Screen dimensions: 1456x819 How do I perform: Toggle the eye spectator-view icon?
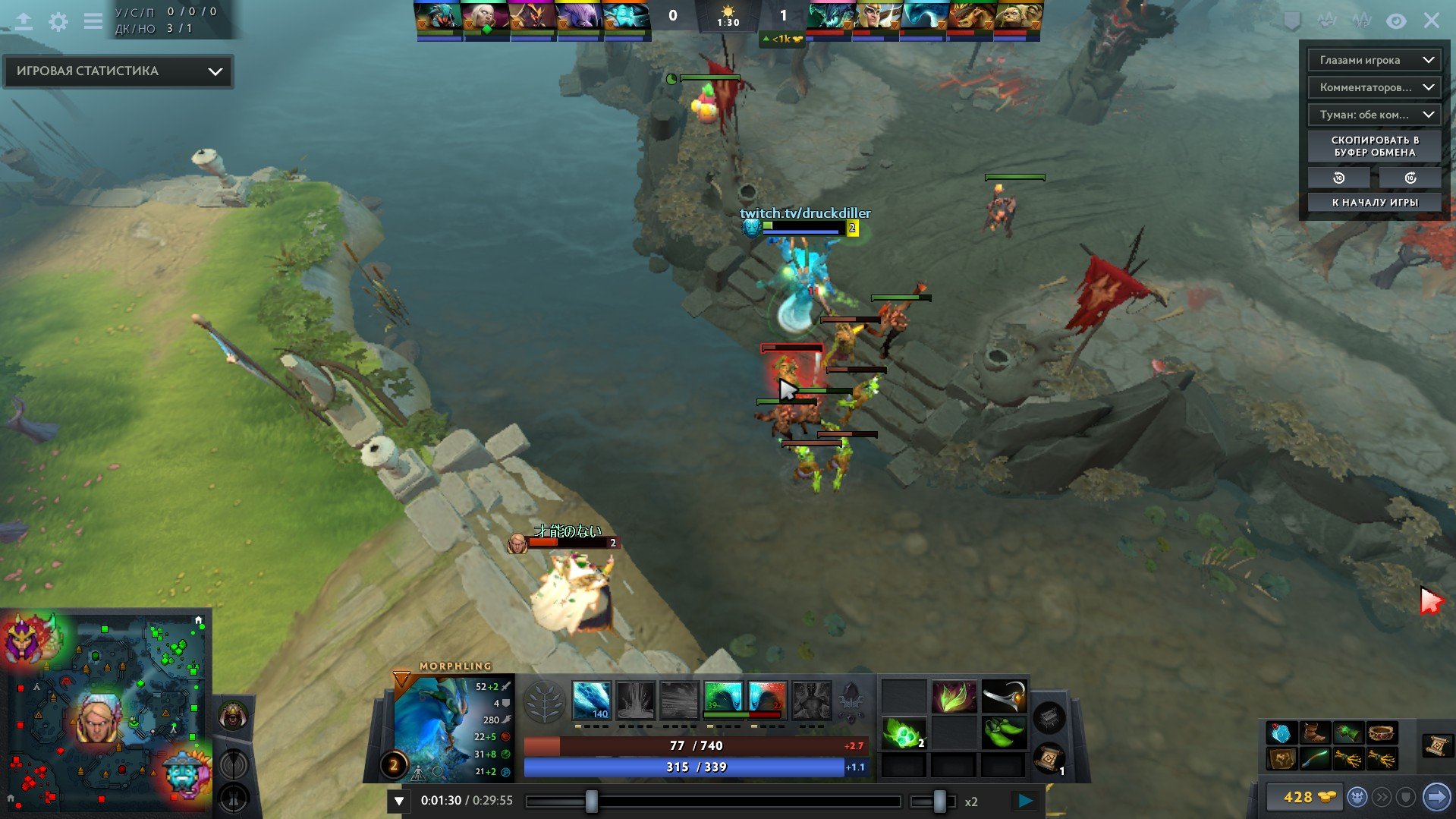[1396, 21]
